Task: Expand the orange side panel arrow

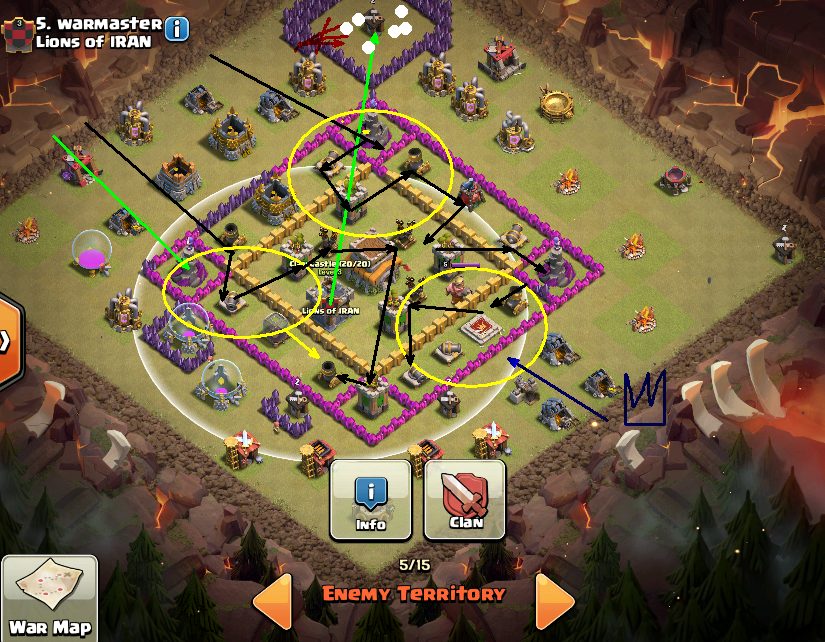Action: pos(8,341)
